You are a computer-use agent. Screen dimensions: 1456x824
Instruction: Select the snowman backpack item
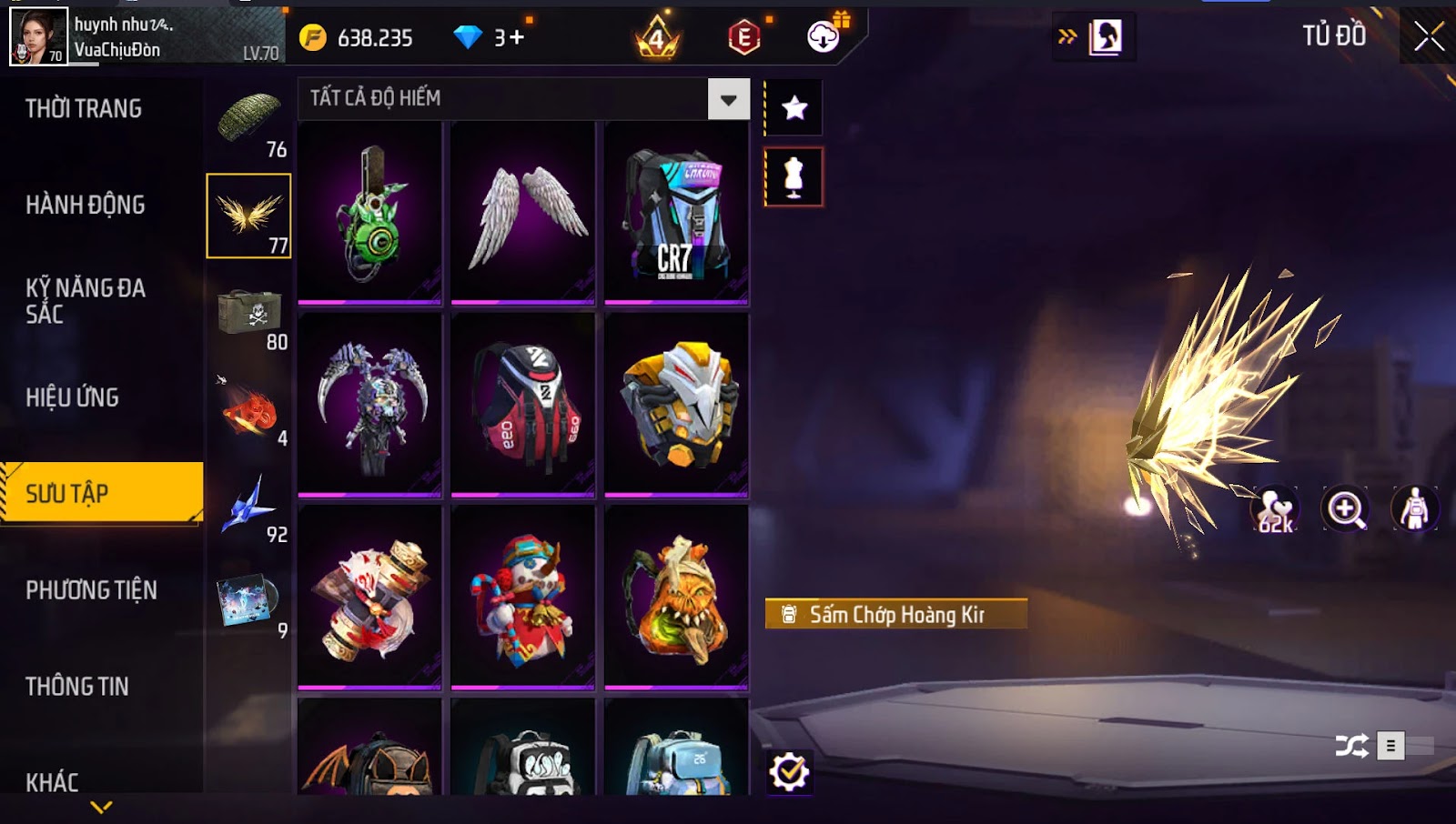point(523,597)
